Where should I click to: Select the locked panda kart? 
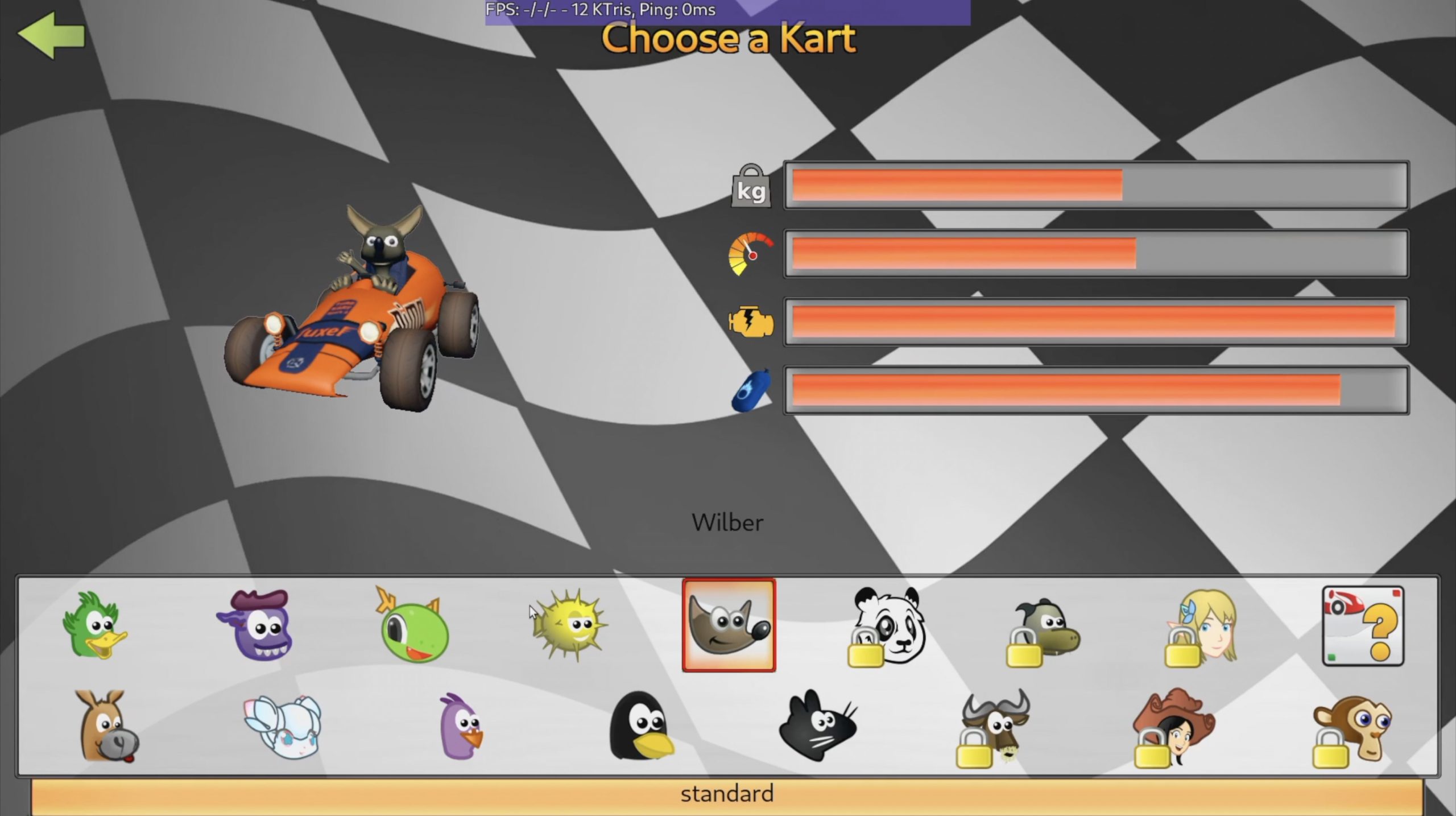point(887,626)
